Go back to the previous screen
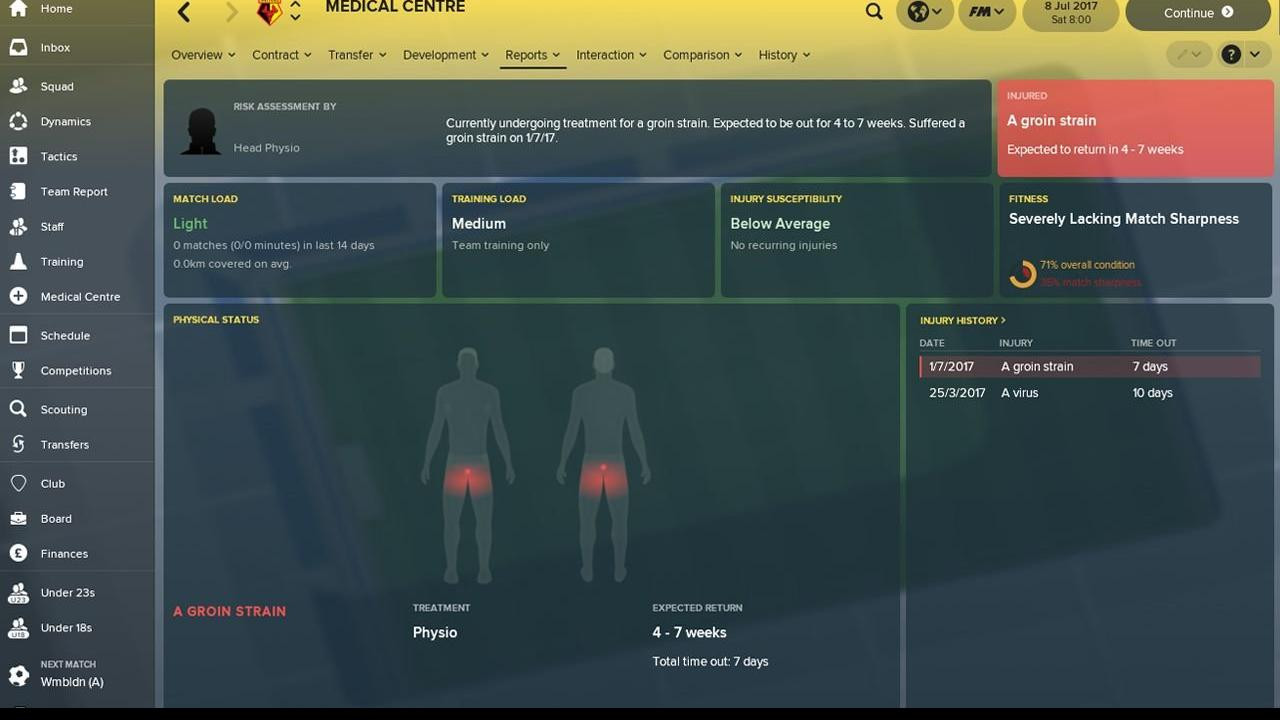This screenshot has width=1280, height=720. coord(184,12)
